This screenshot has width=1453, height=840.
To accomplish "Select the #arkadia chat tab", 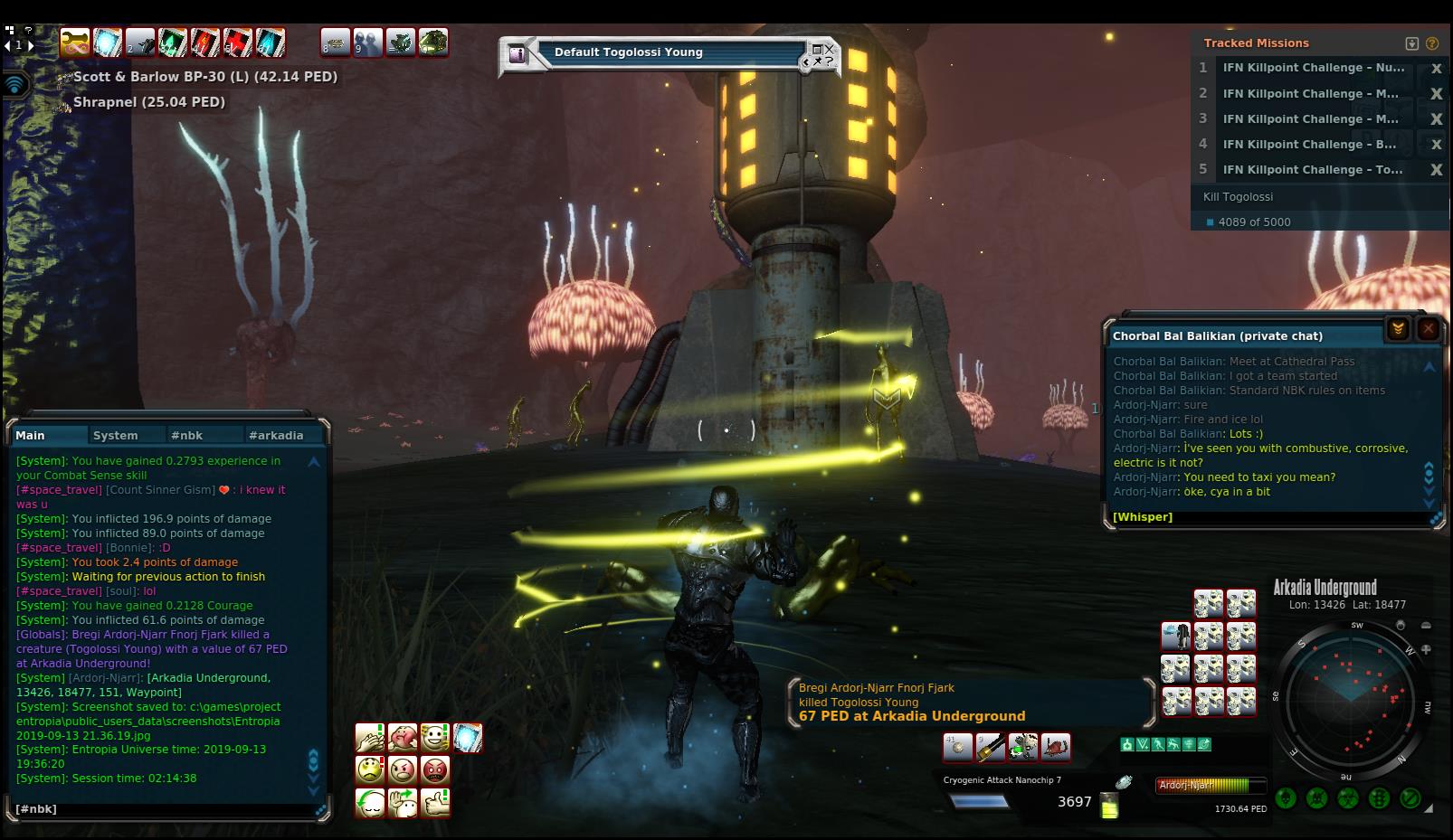I will [276, 435].
